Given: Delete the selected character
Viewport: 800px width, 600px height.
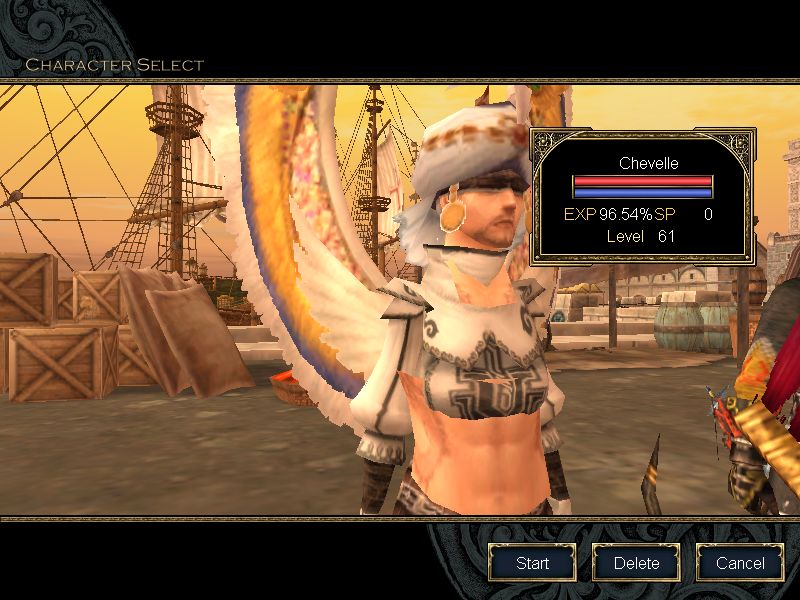Looking at the screenshot, I should click(637, 563).
